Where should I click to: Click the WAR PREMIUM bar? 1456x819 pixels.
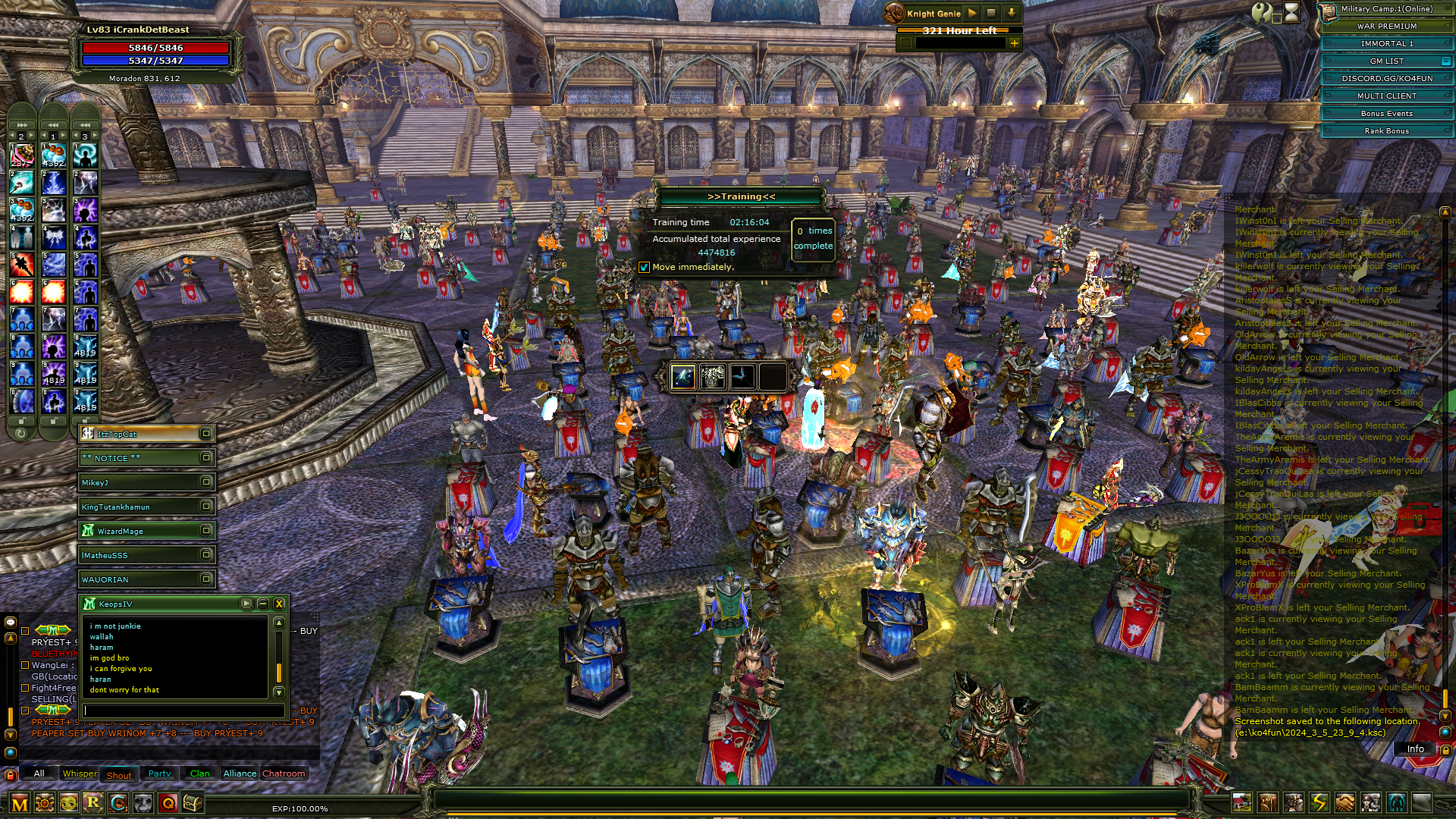(x=1386, y=26)
